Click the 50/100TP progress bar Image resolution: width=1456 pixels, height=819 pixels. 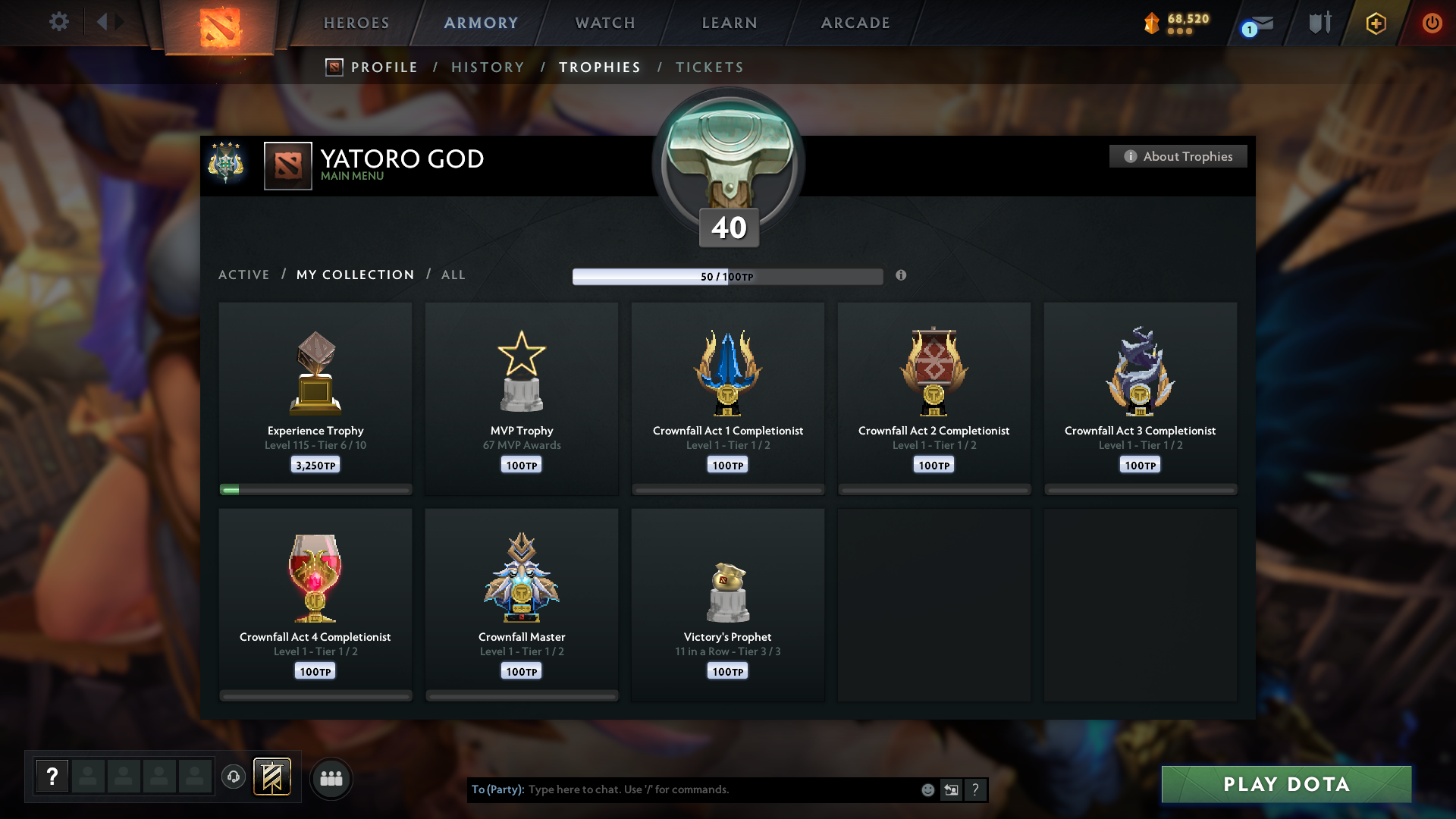tap(728, 276)
